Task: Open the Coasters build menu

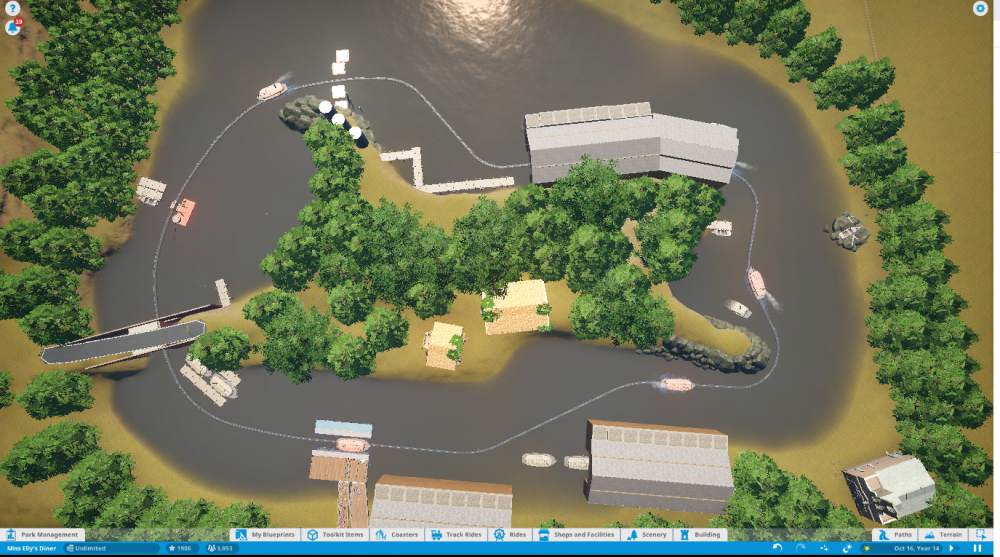Action: [397, 535]
